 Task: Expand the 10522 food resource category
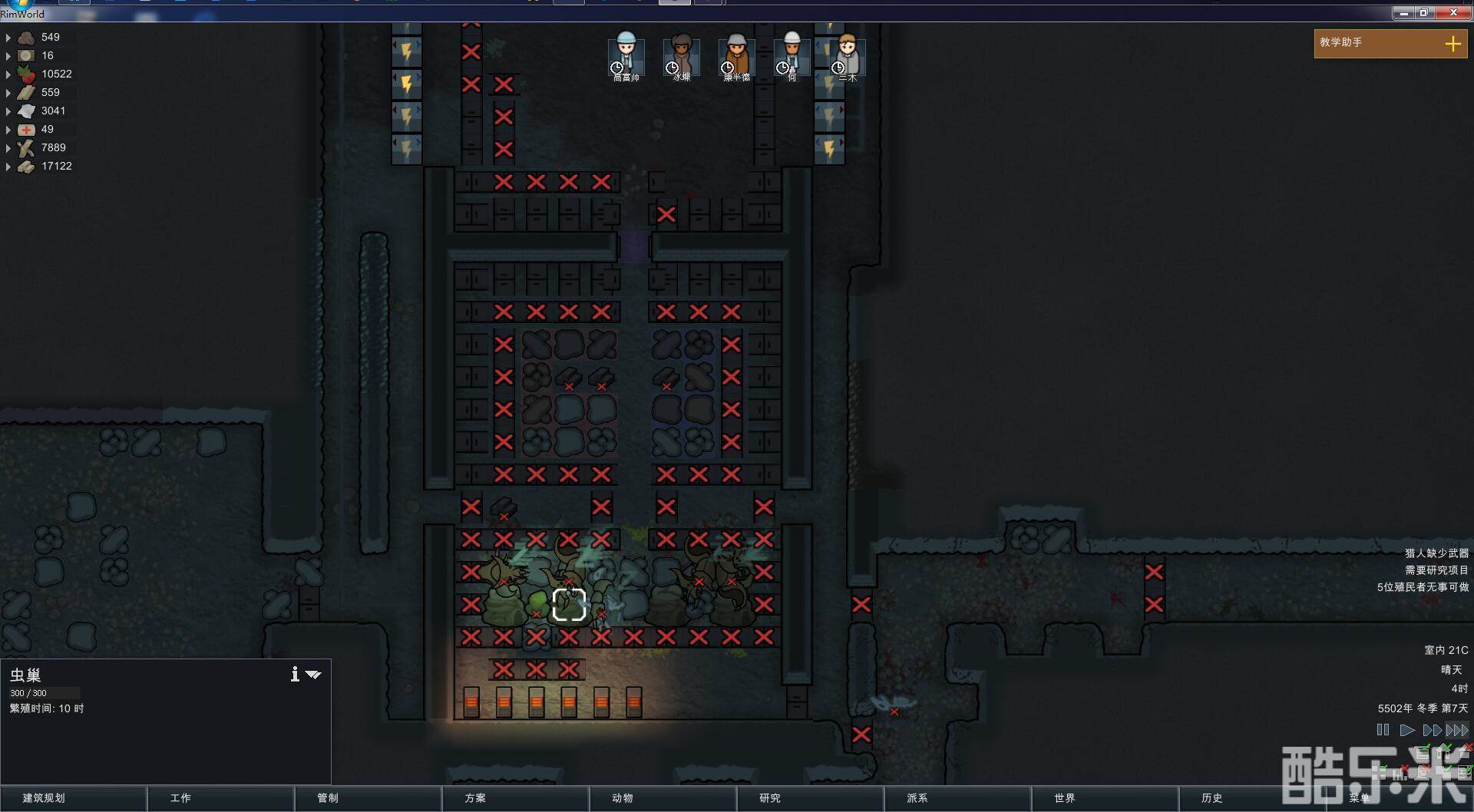(8, 74)
